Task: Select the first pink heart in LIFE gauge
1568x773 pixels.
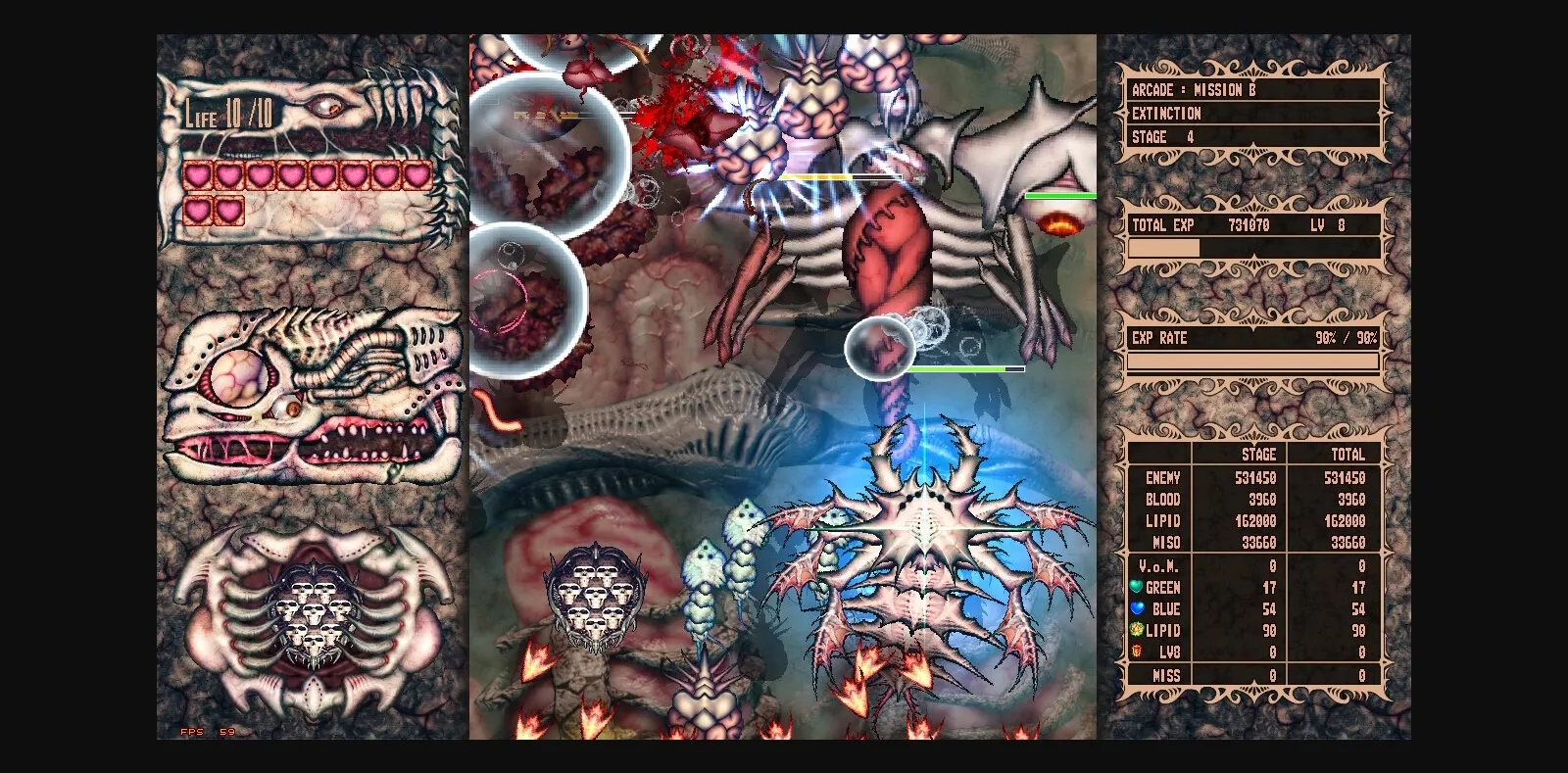Action: [197, 173]
